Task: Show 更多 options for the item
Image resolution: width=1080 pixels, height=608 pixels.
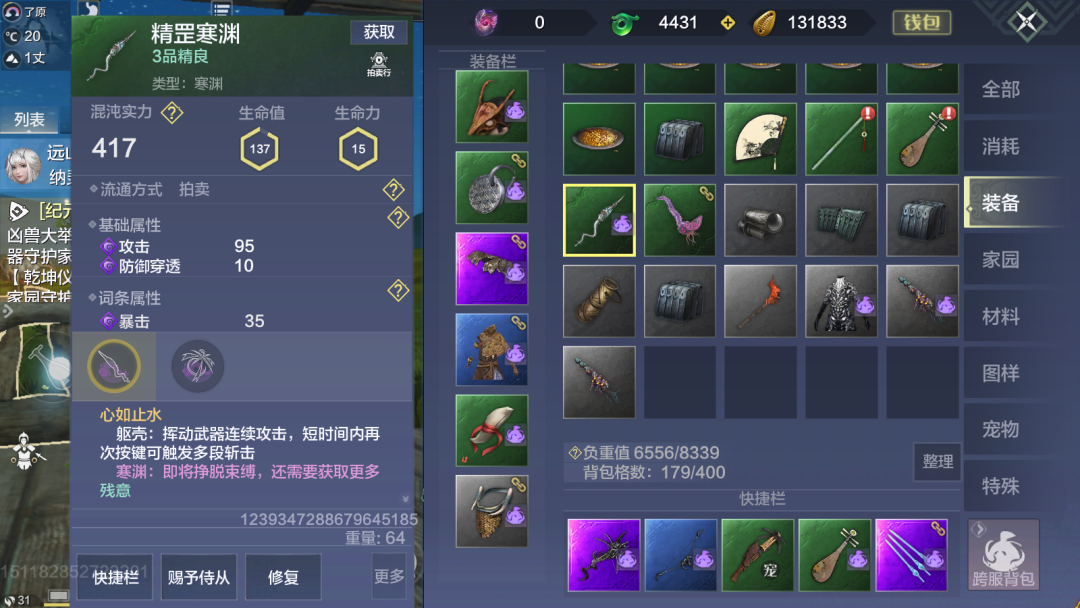Action: click(x=389, y=577)
